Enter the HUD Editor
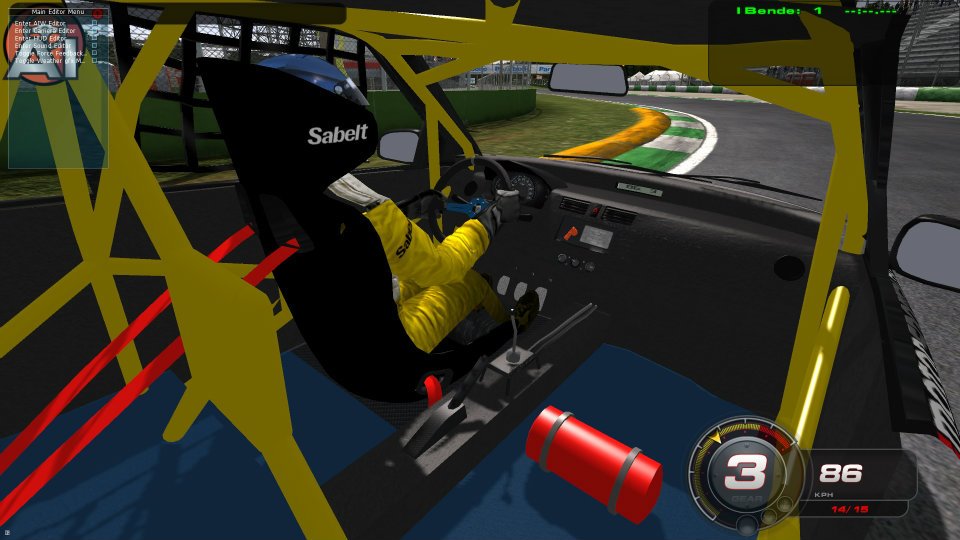This screenshot has height=540, width=960. pos(42,38)
